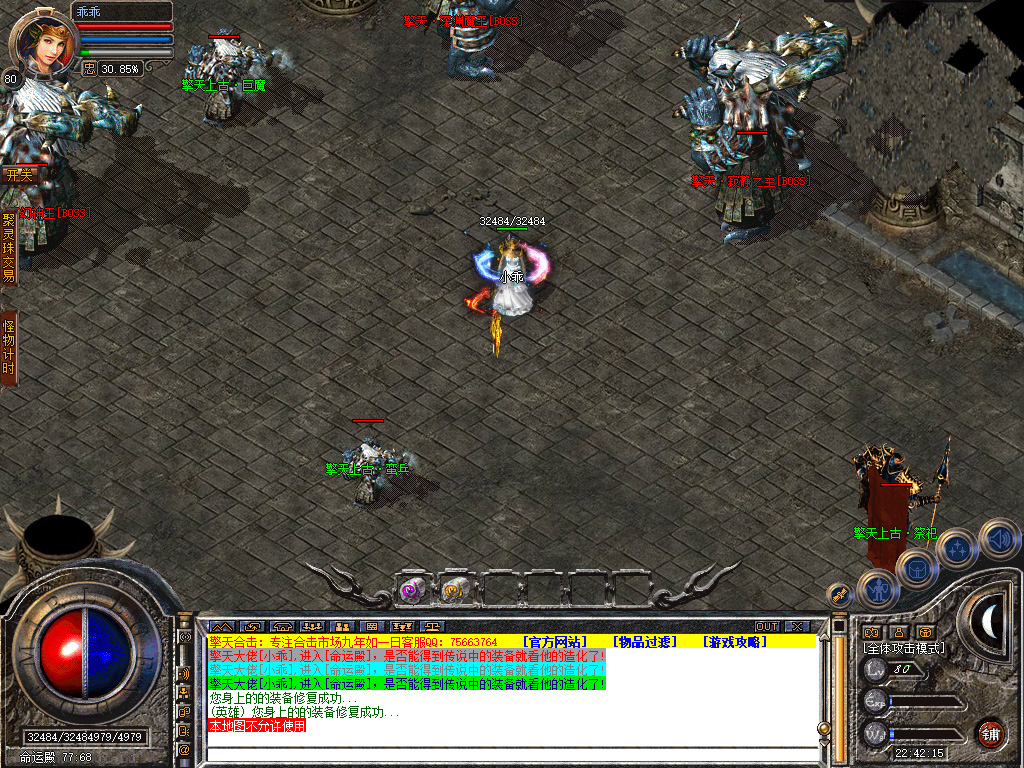Open the 官方网站 link
This screenshot has height=768, width=1024.
point(554,641)
